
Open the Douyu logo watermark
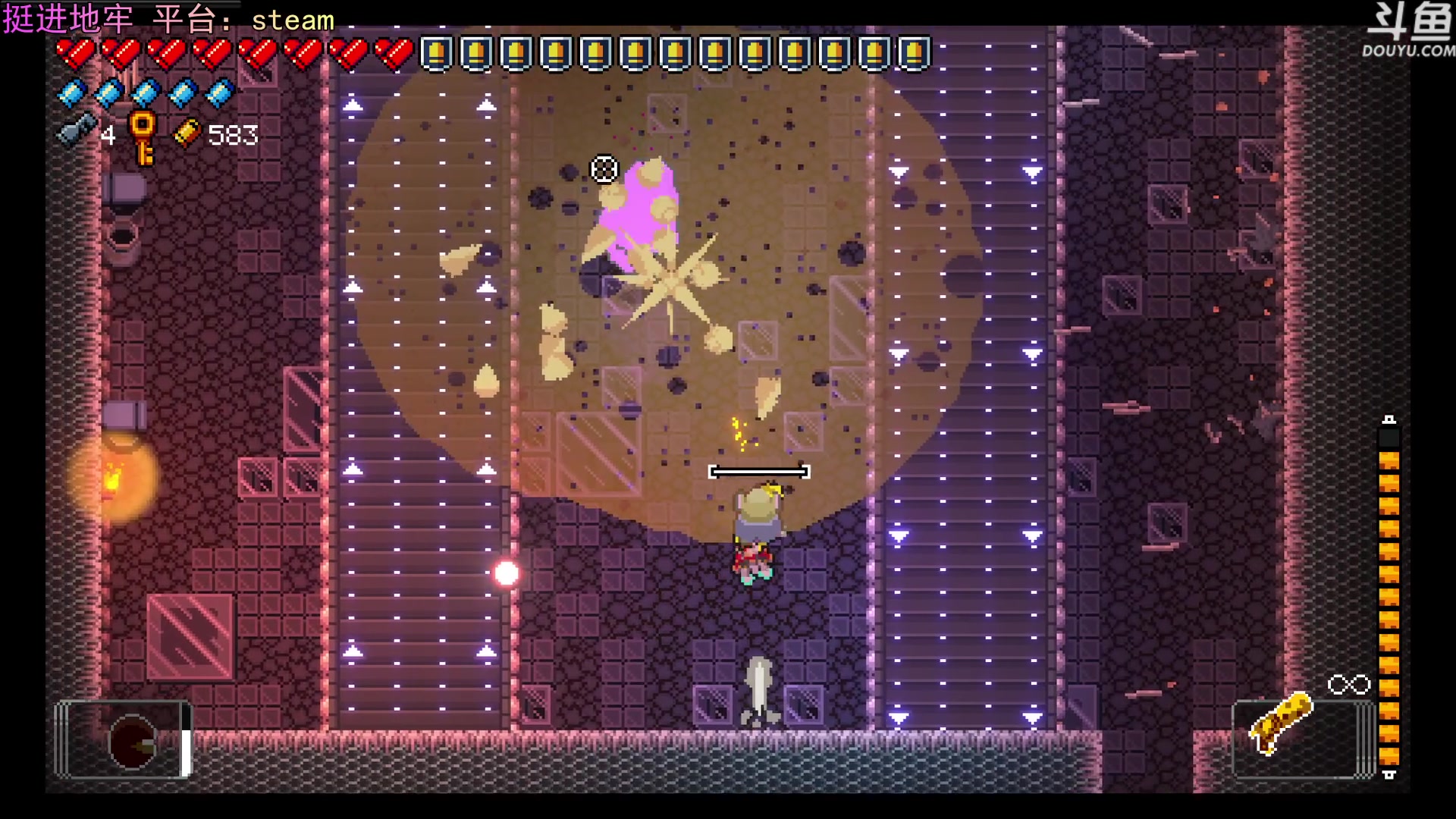1408,30
